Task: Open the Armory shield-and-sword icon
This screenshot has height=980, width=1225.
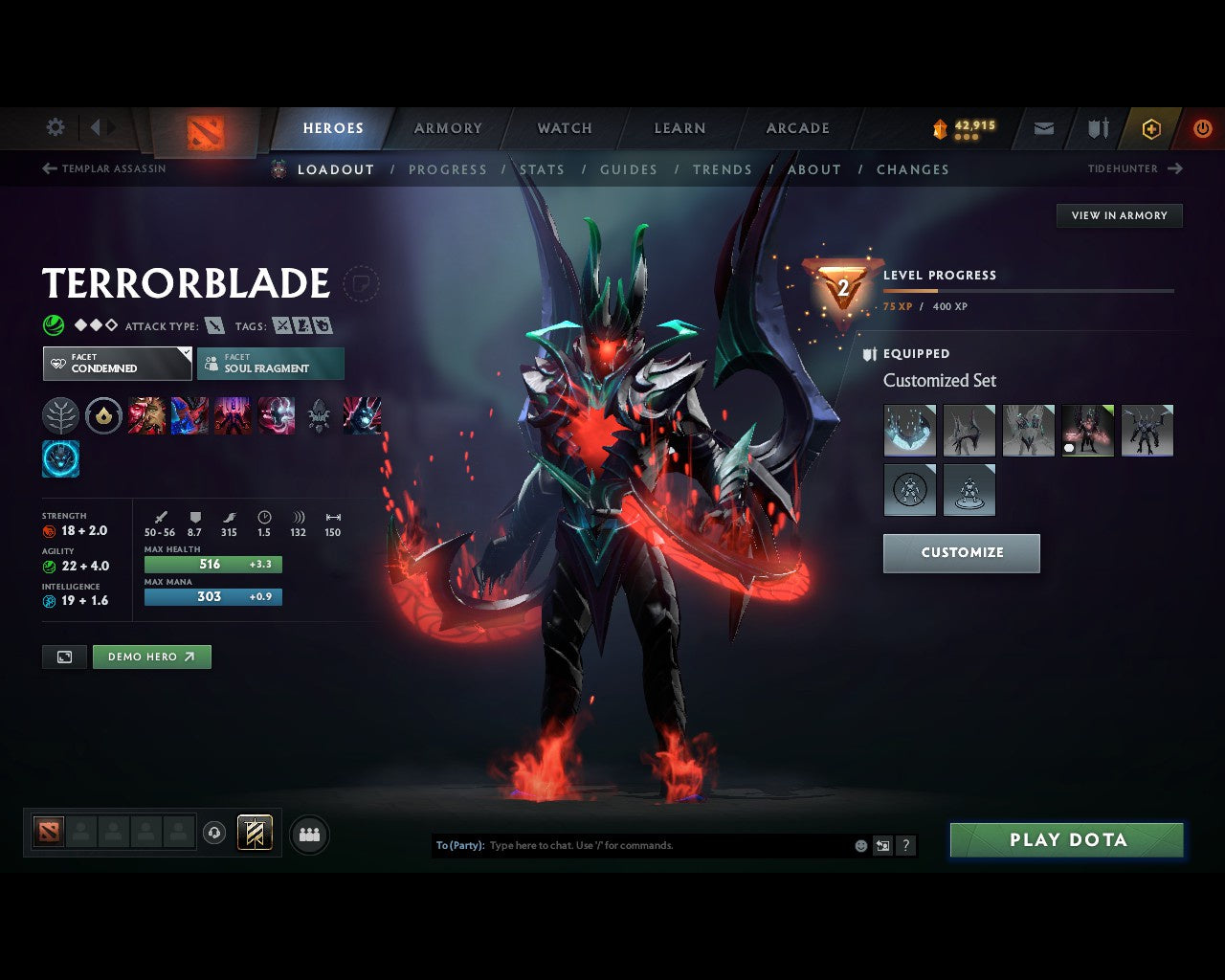Action: [x=1096, y=128]
